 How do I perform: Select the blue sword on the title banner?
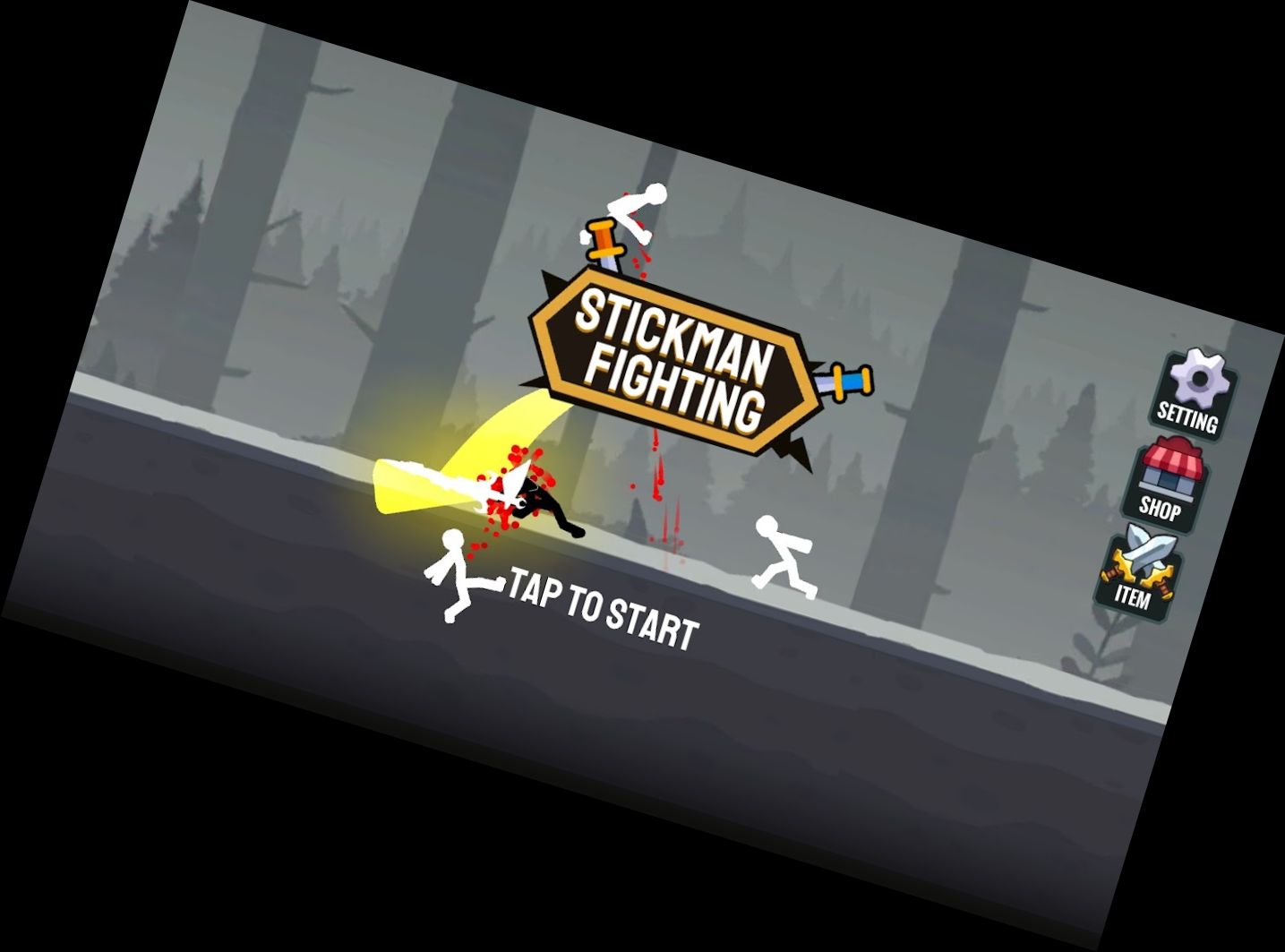click(x=844, y=381)
